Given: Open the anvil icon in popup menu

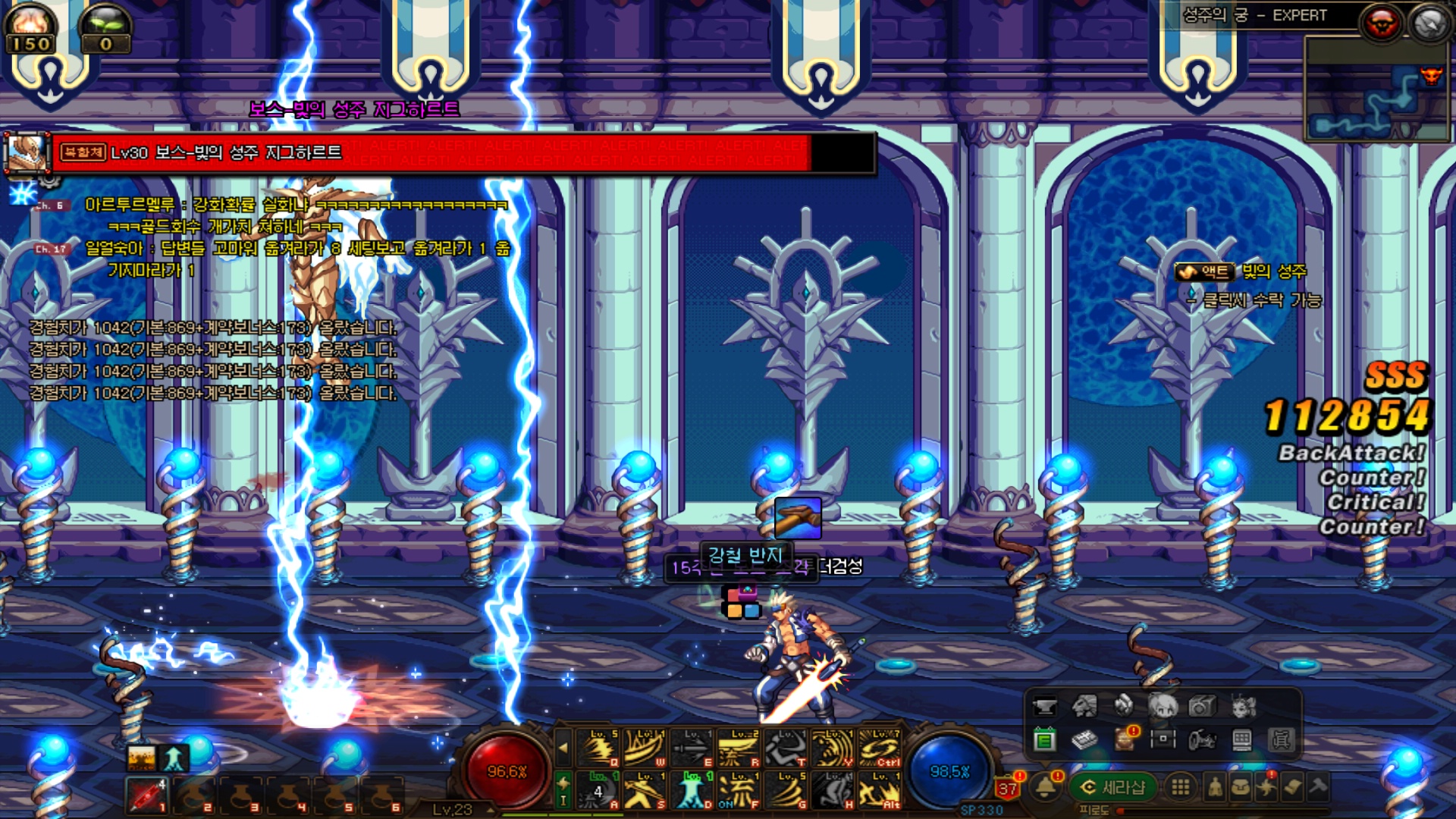Looking at the screenshot, I should tap(1044, 706).
